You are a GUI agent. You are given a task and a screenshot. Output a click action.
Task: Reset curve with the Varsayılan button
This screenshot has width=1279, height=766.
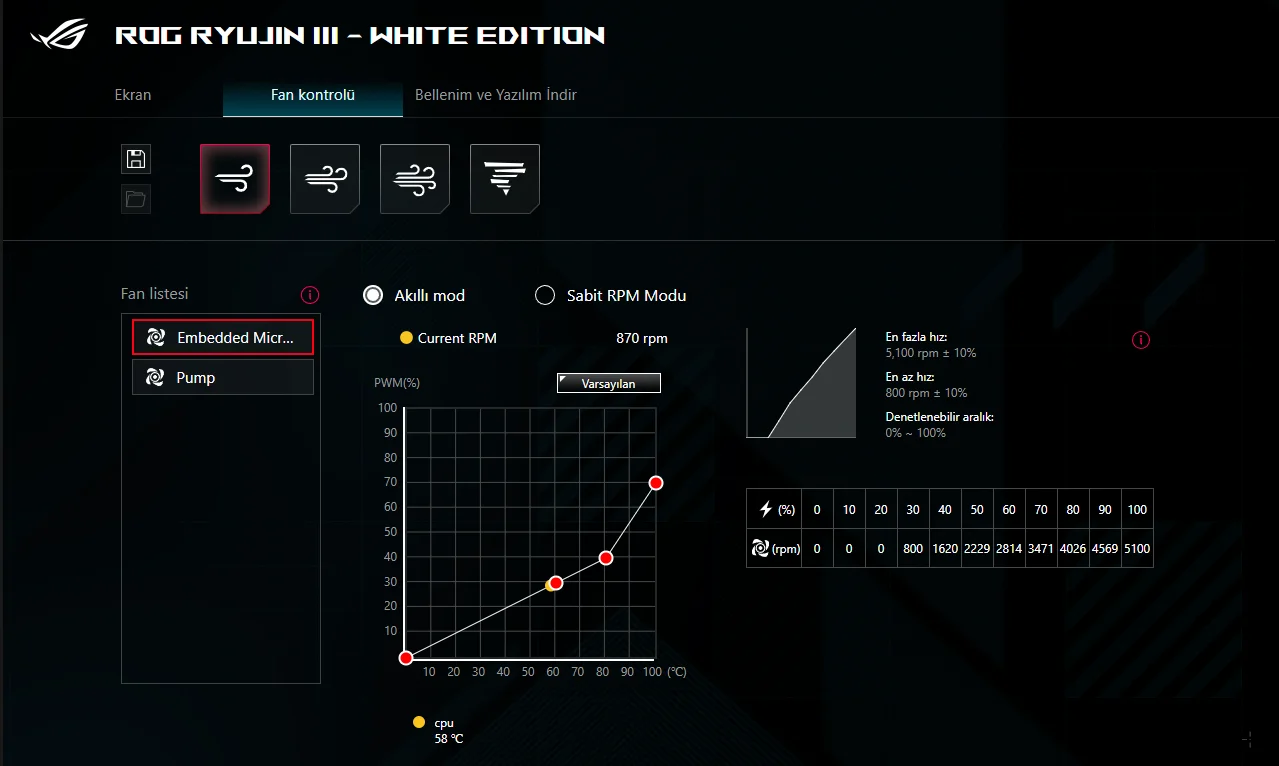tap(609, 383)
